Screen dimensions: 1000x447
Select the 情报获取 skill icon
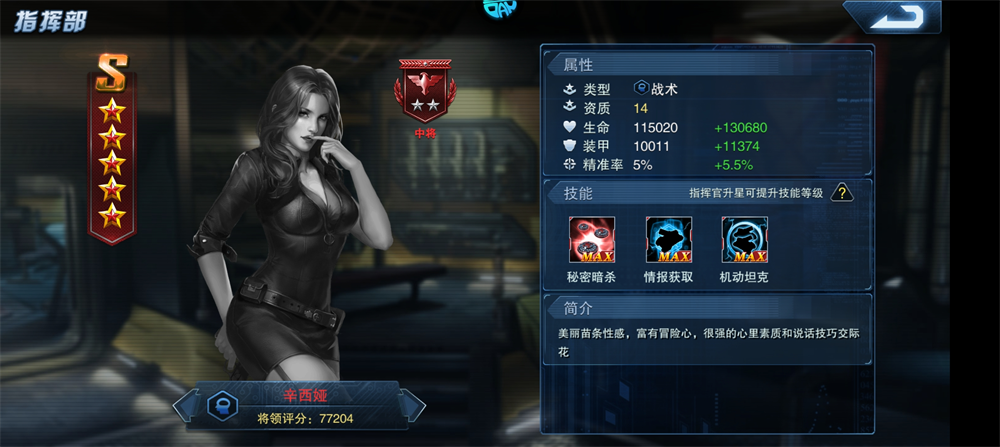coord(668,240)
